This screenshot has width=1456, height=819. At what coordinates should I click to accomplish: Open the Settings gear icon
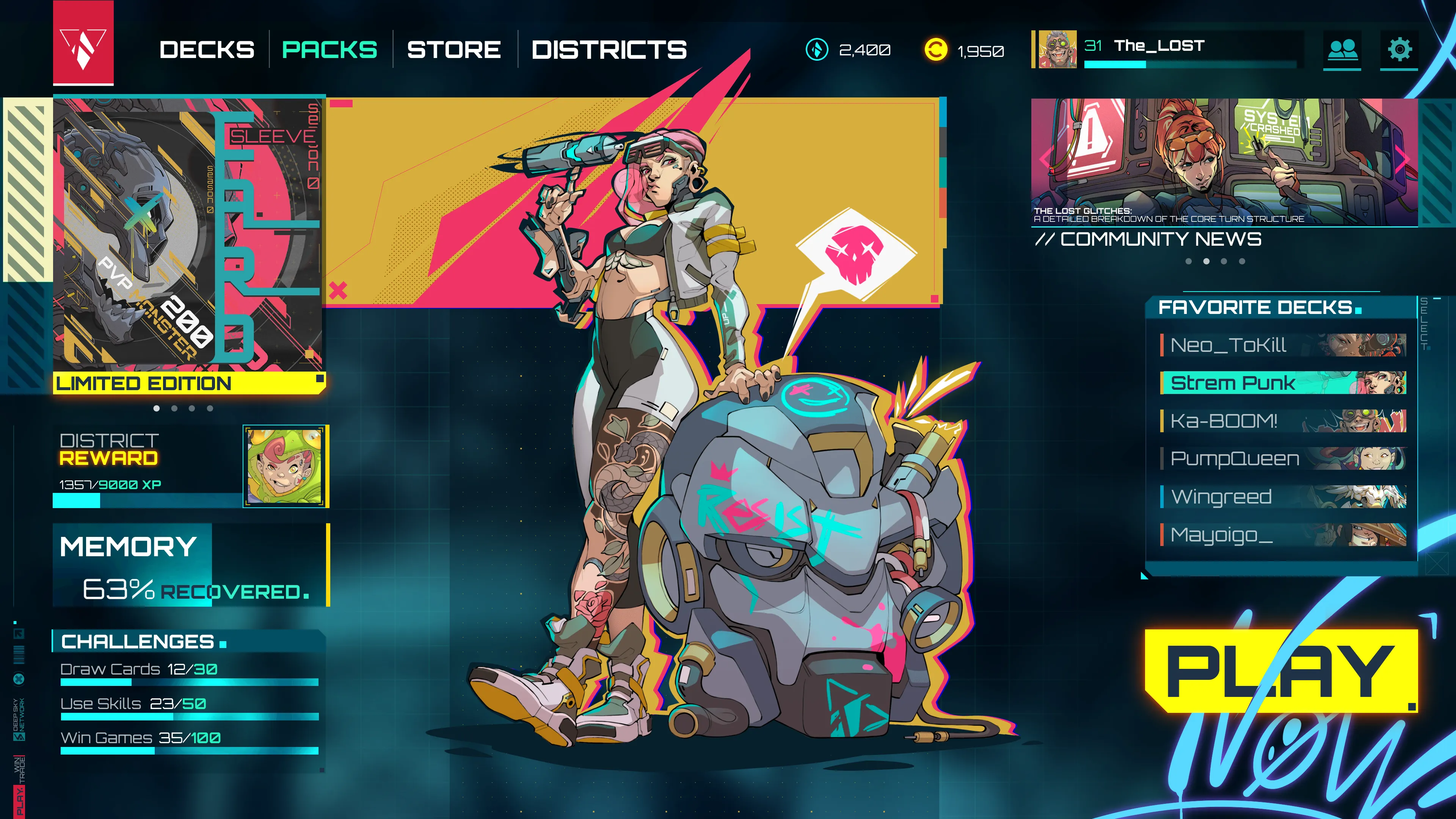click(x=1400, y=50)
